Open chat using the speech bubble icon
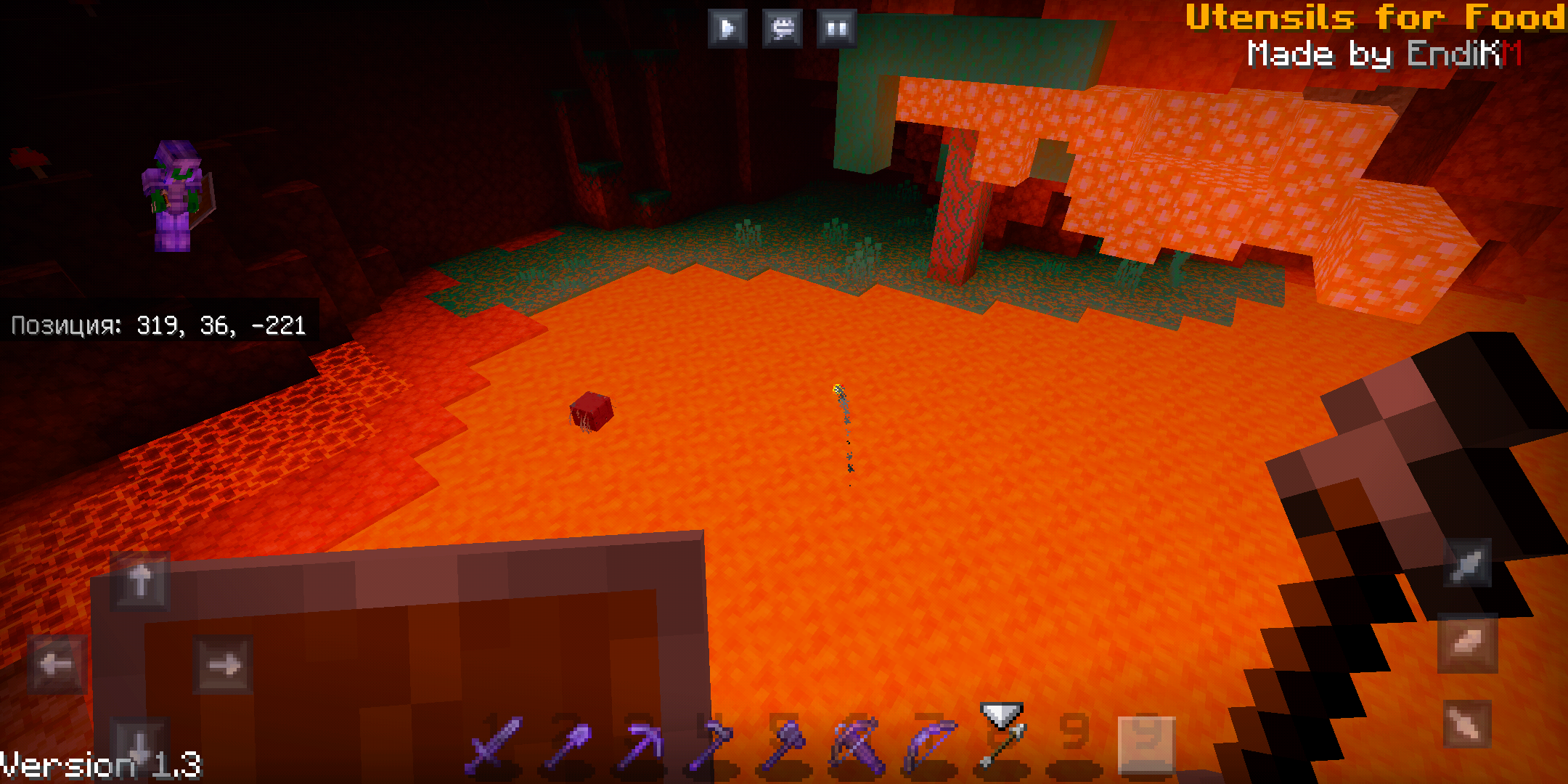The height and width of the screenshot is (784, 1568). click(782, 29)
